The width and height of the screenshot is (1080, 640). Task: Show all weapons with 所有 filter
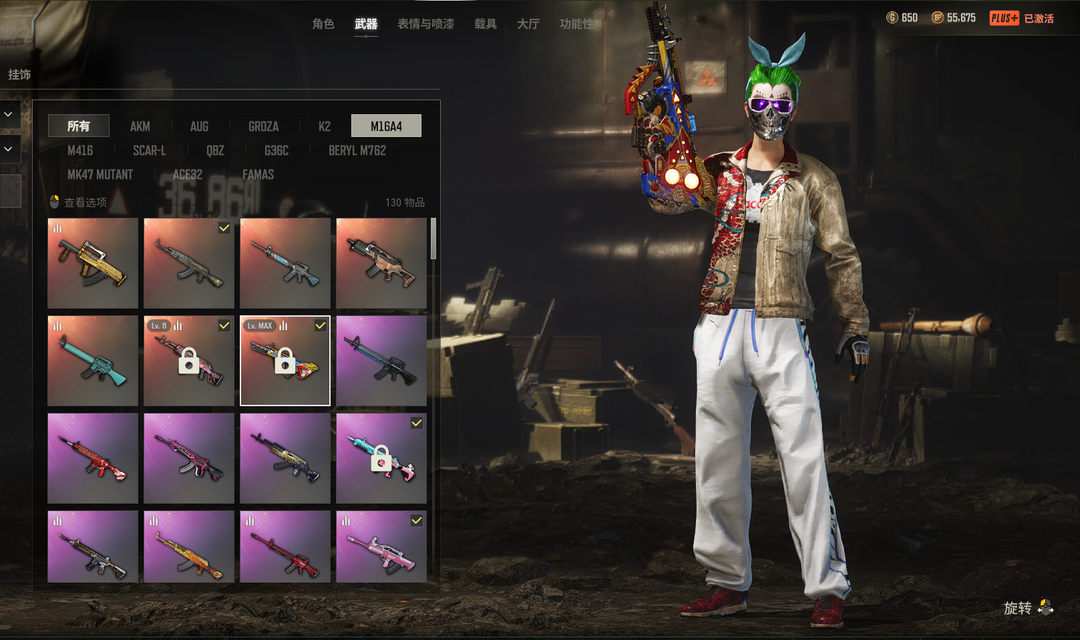[x=79, y=126]
